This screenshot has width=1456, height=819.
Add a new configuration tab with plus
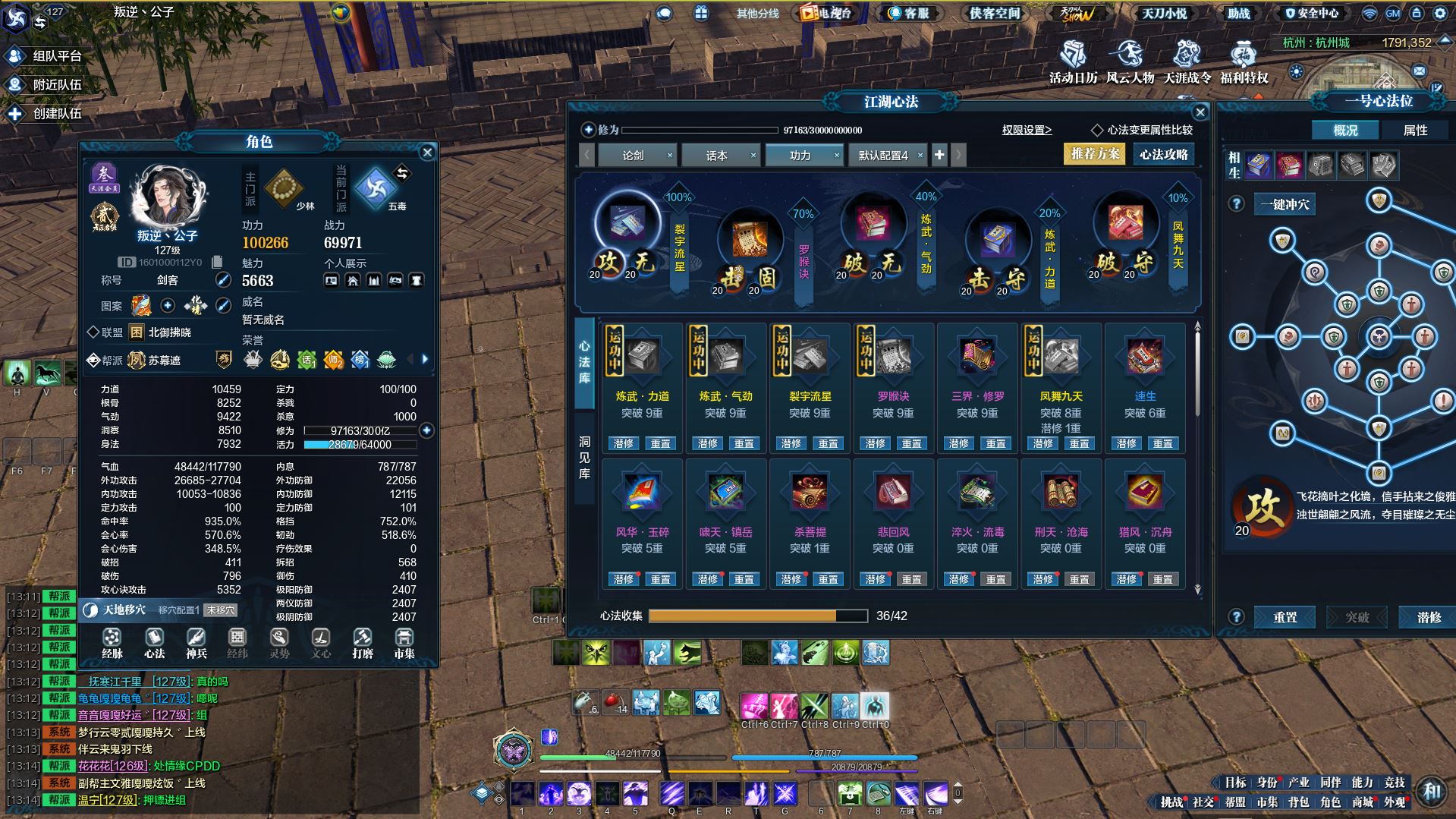[939, 155]
